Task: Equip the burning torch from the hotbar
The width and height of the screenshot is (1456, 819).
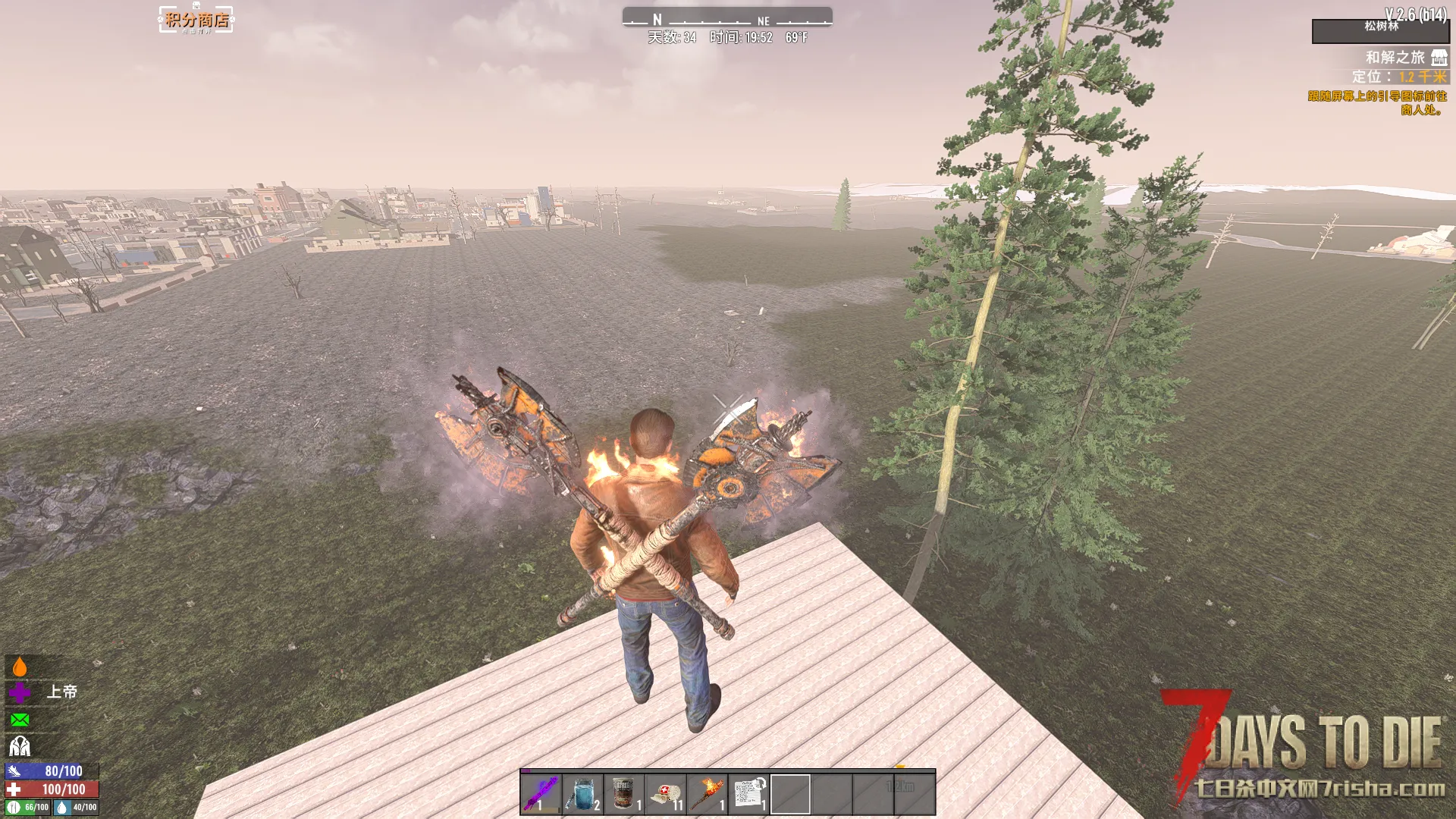Action: (708, 793)
